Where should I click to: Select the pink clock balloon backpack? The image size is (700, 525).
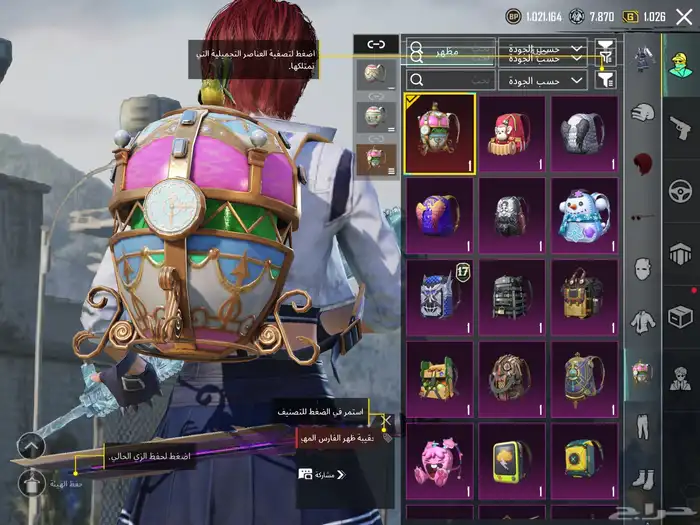439,134
